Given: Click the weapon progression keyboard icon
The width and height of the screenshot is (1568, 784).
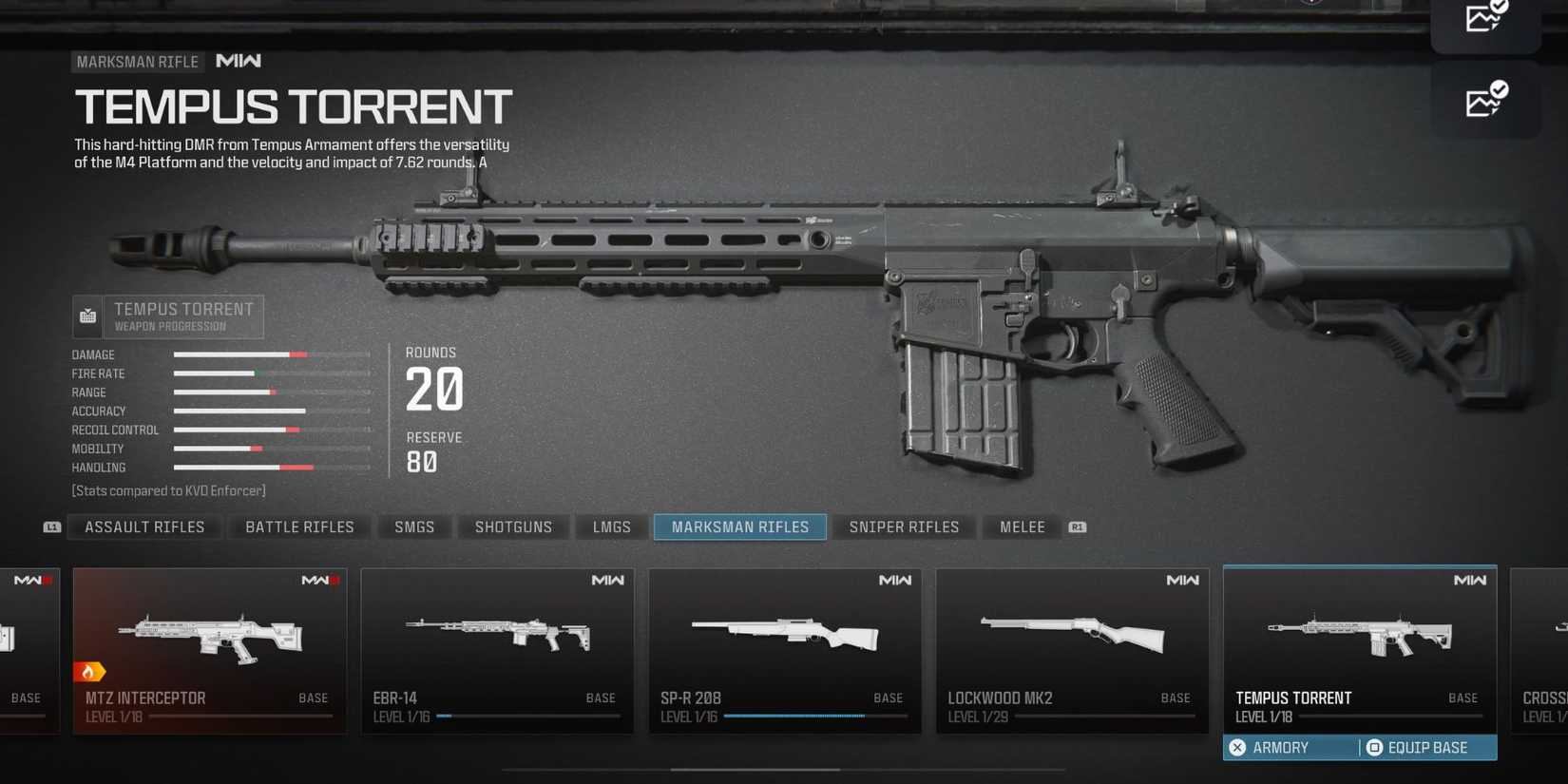Looking at the screenshot, I should [86, 316].
